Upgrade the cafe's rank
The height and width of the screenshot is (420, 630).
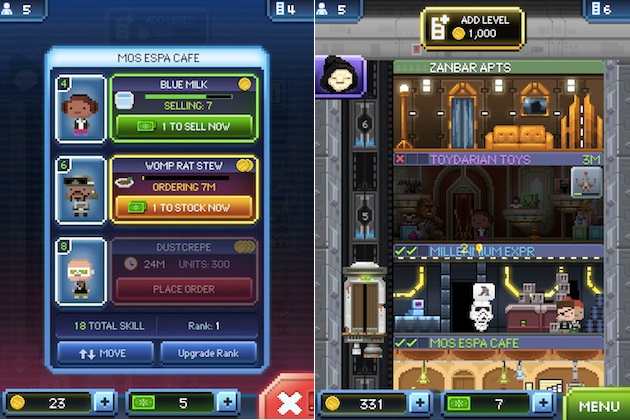coord(208,353)
